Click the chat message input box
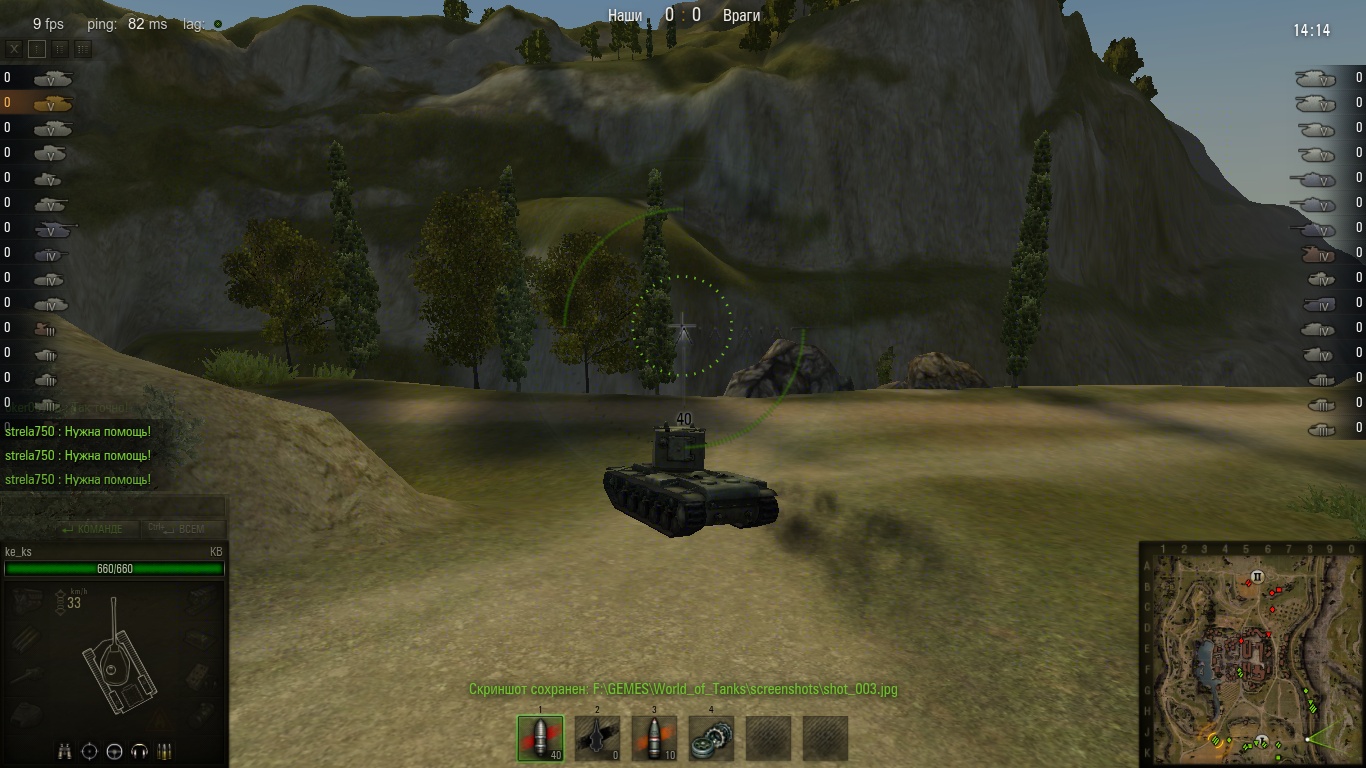 pos(113,507)
